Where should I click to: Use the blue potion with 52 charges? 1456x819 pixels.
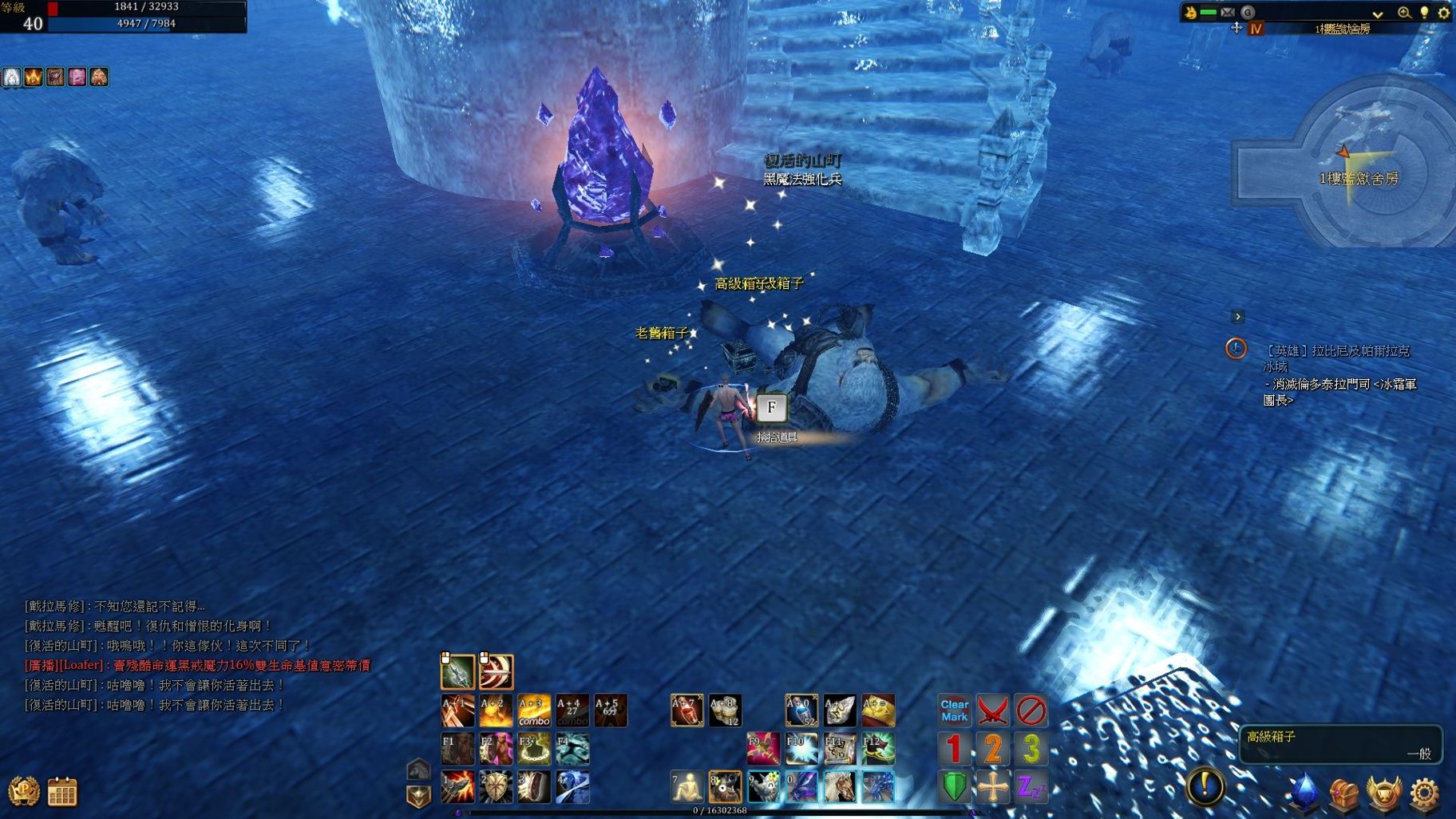pos(801,710)
